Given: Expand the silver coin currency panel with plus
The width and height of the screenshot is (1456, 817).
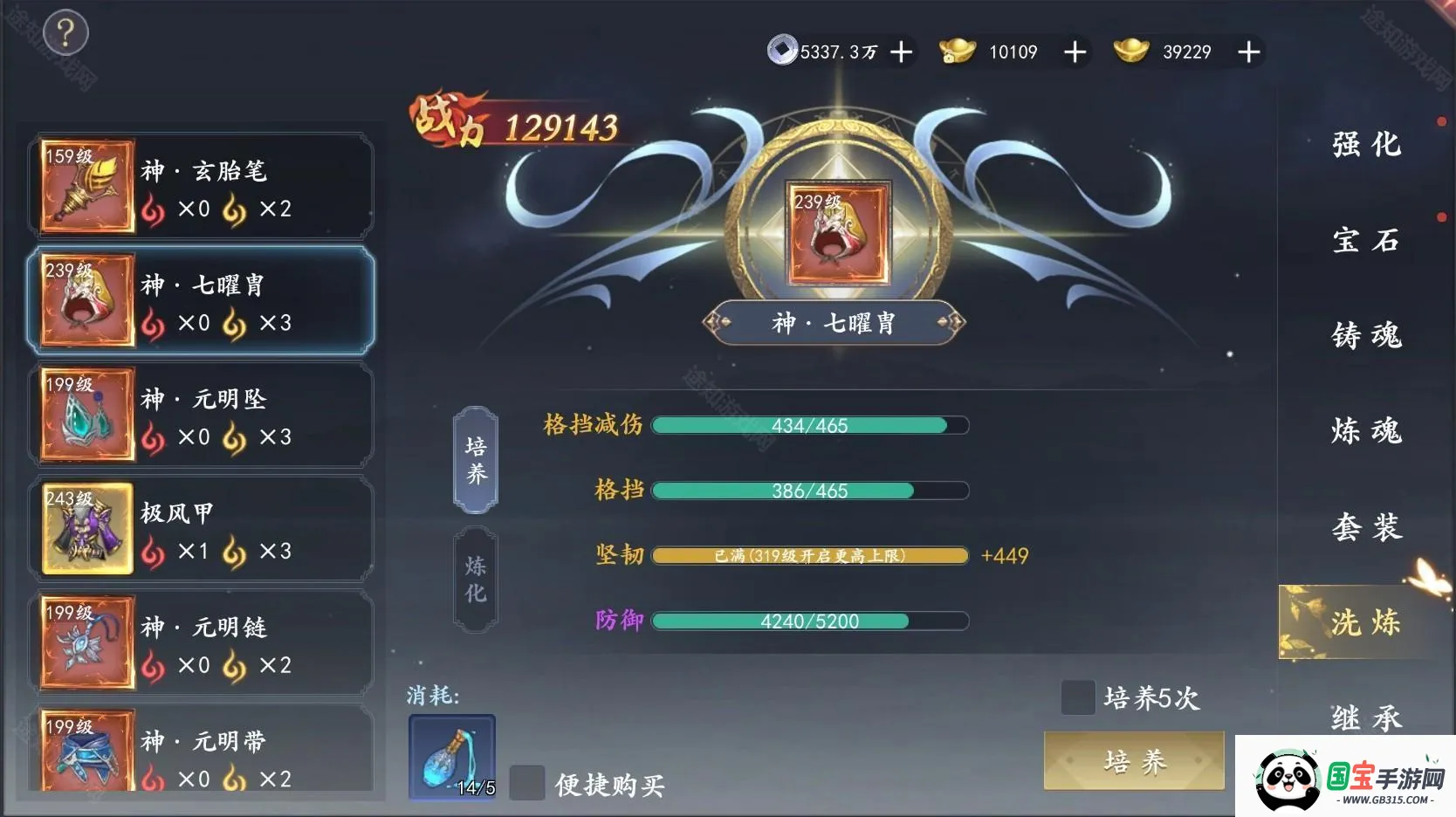Looking at the screenshot, I should point(901,51).
